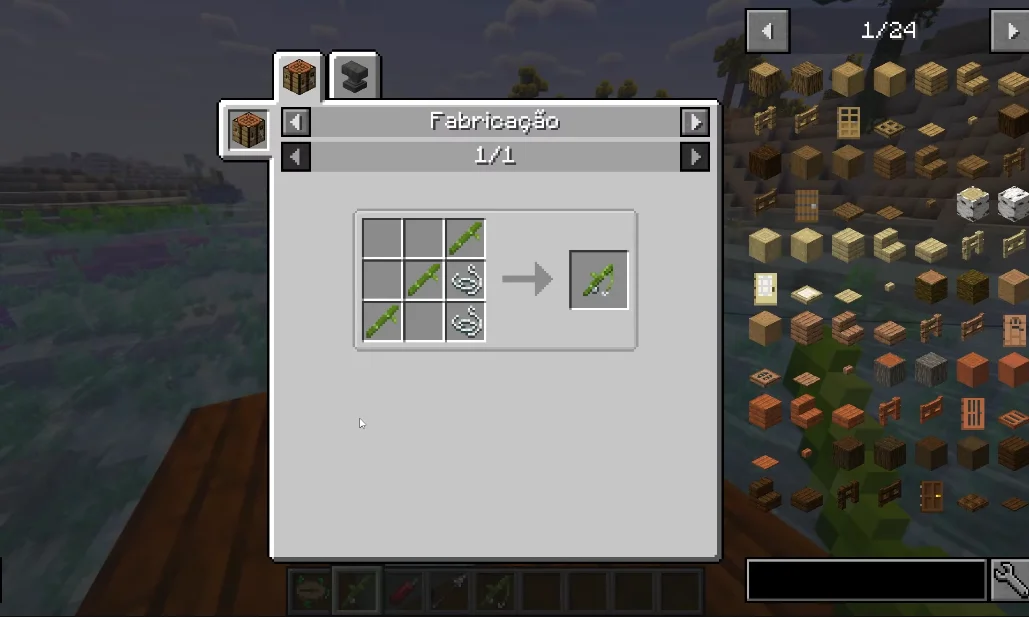Select the white birch door item

point(764,289)
